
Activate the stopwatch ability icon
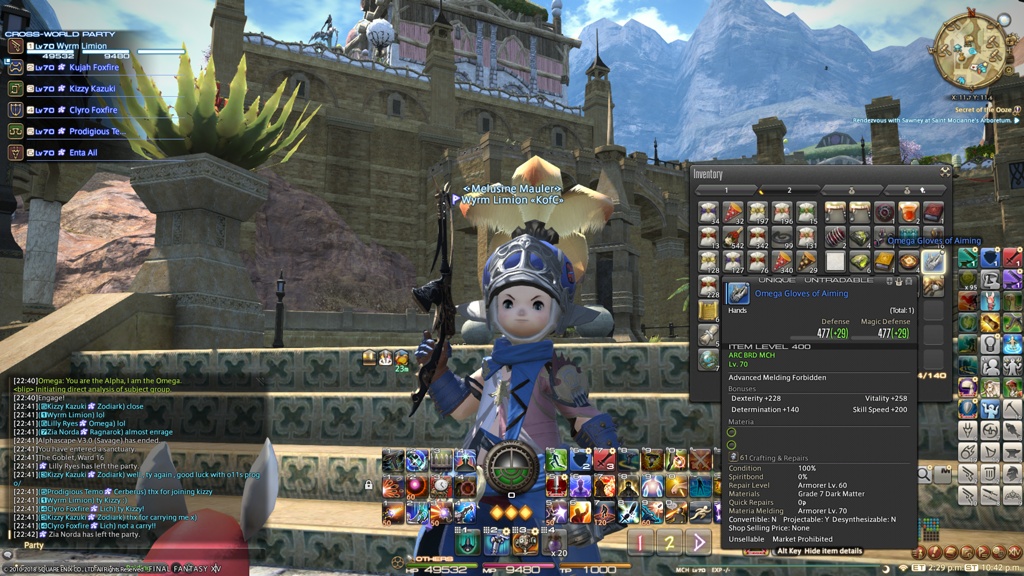pyautogui.click(x=441, y=486)
